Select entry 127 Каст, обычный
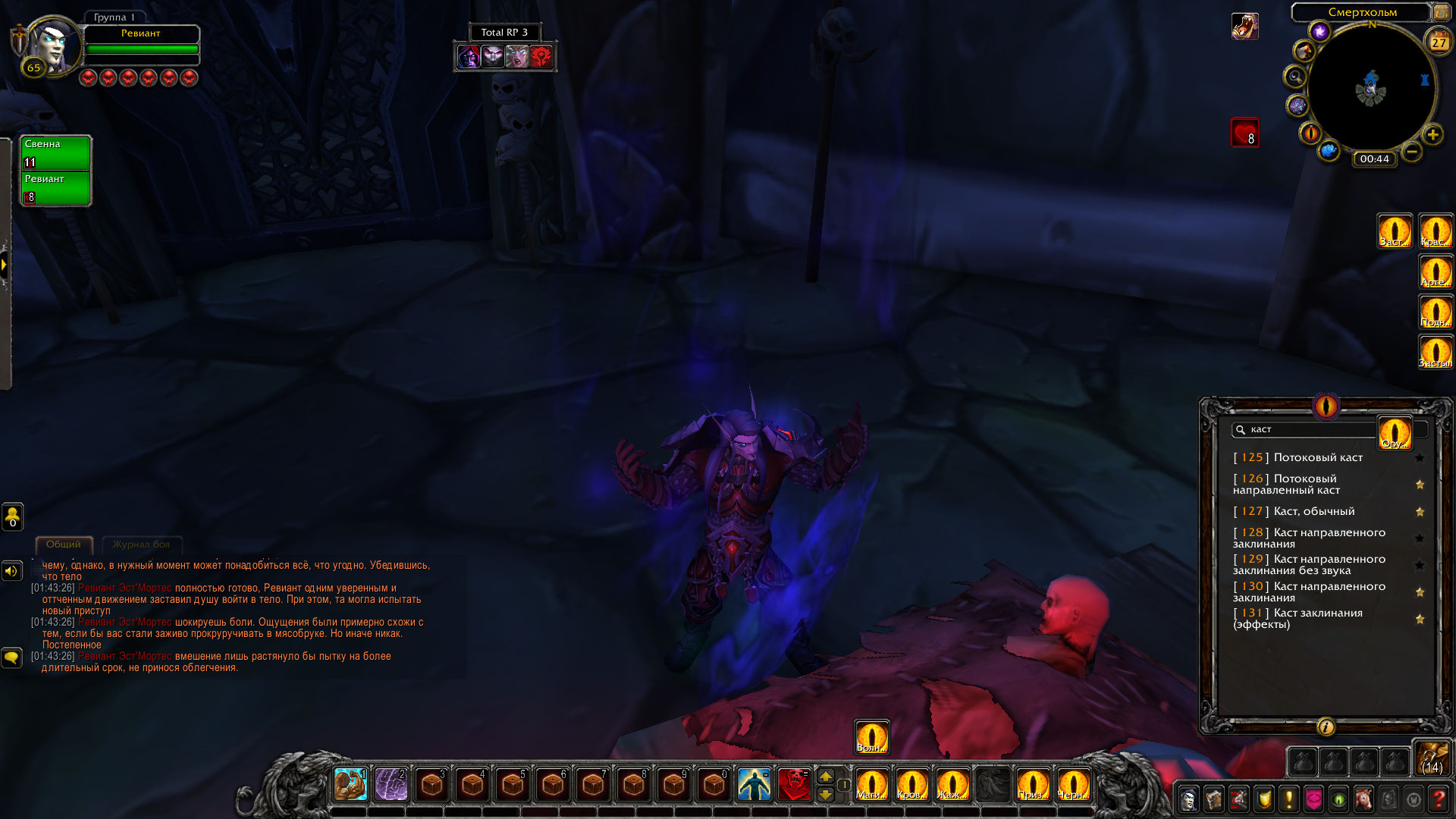This screenshot has width=1456, height=819. [x=1313, y=511]
